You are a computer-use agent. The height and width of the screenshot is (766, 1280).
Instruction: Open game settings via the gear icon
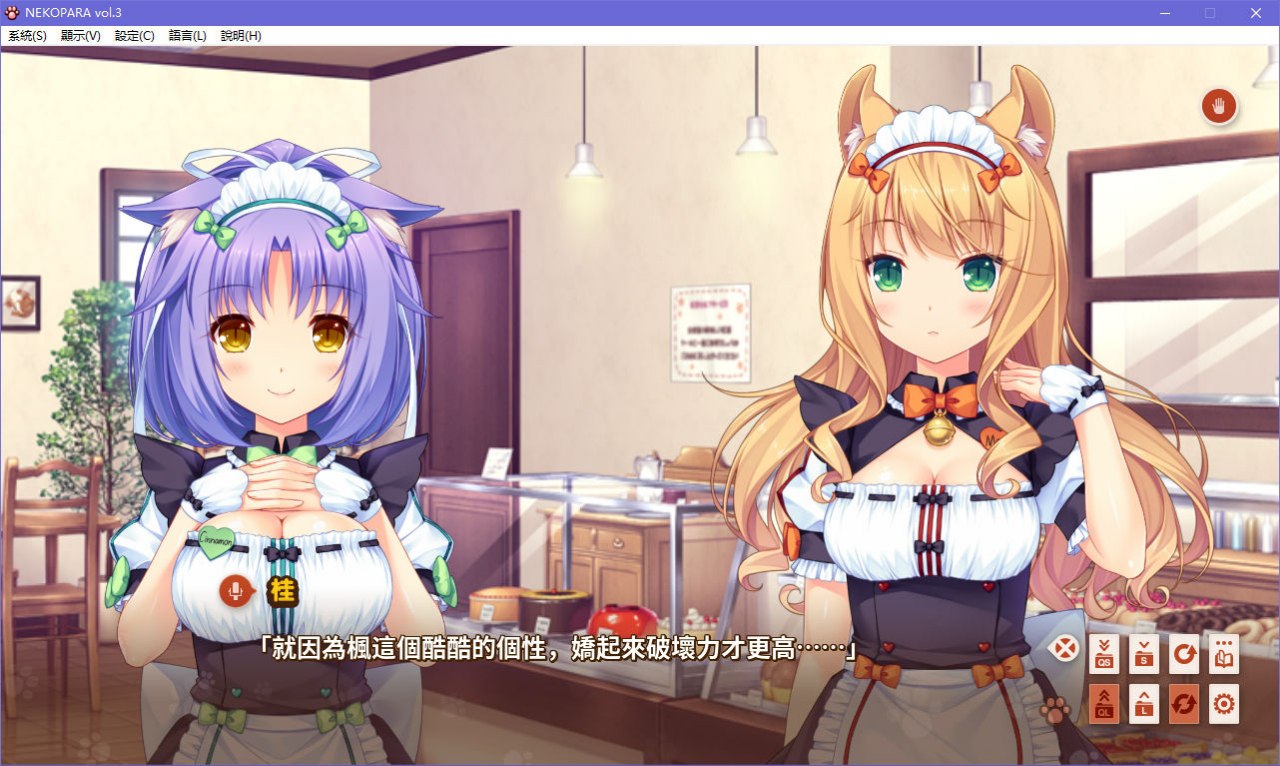1224,704
